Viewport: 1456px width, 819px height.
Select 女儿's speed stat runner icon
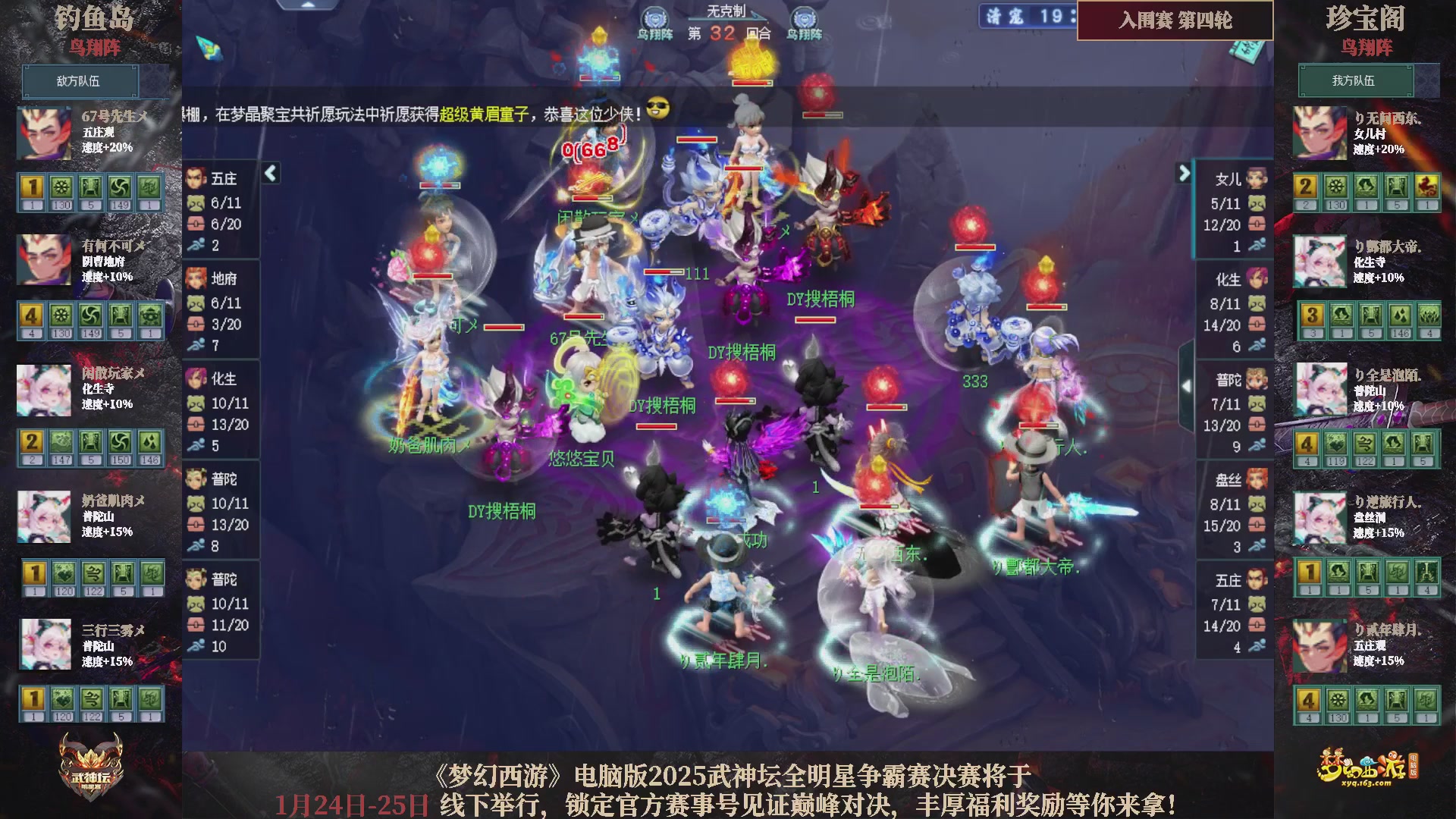tap(1257, 246)
